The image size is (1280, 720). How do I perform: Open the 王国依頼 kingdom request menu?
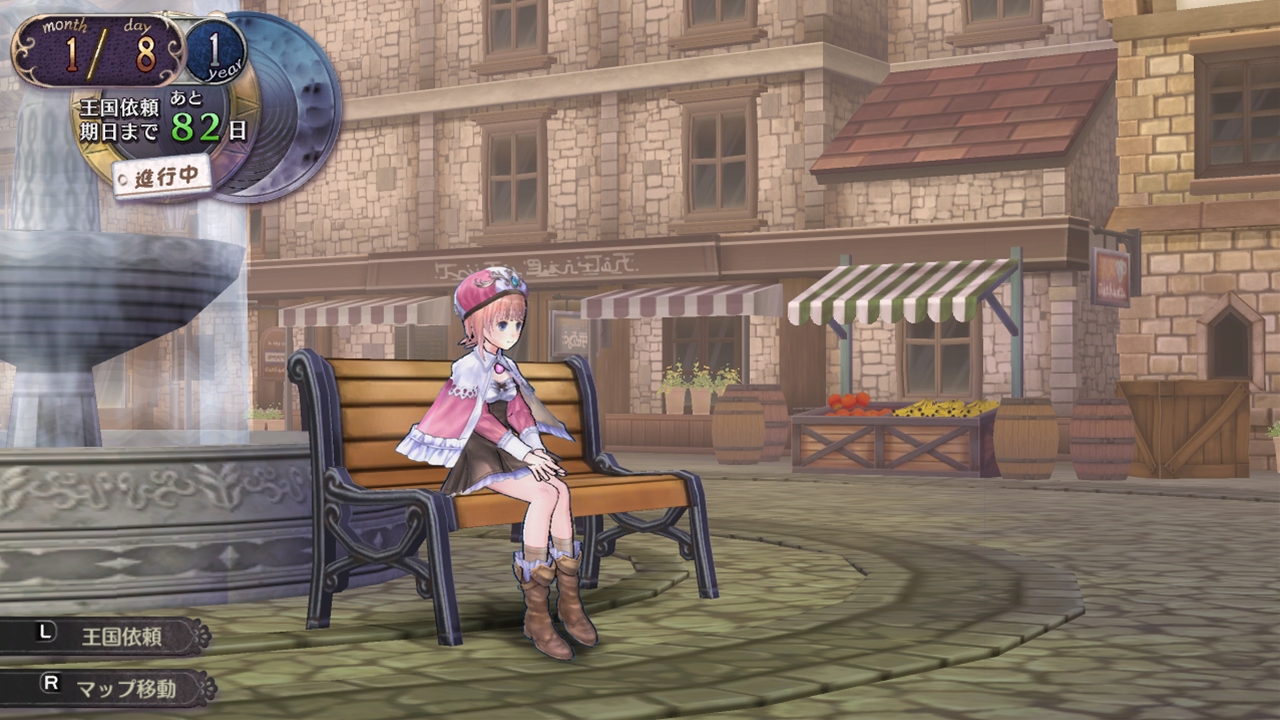coord(108,636)
